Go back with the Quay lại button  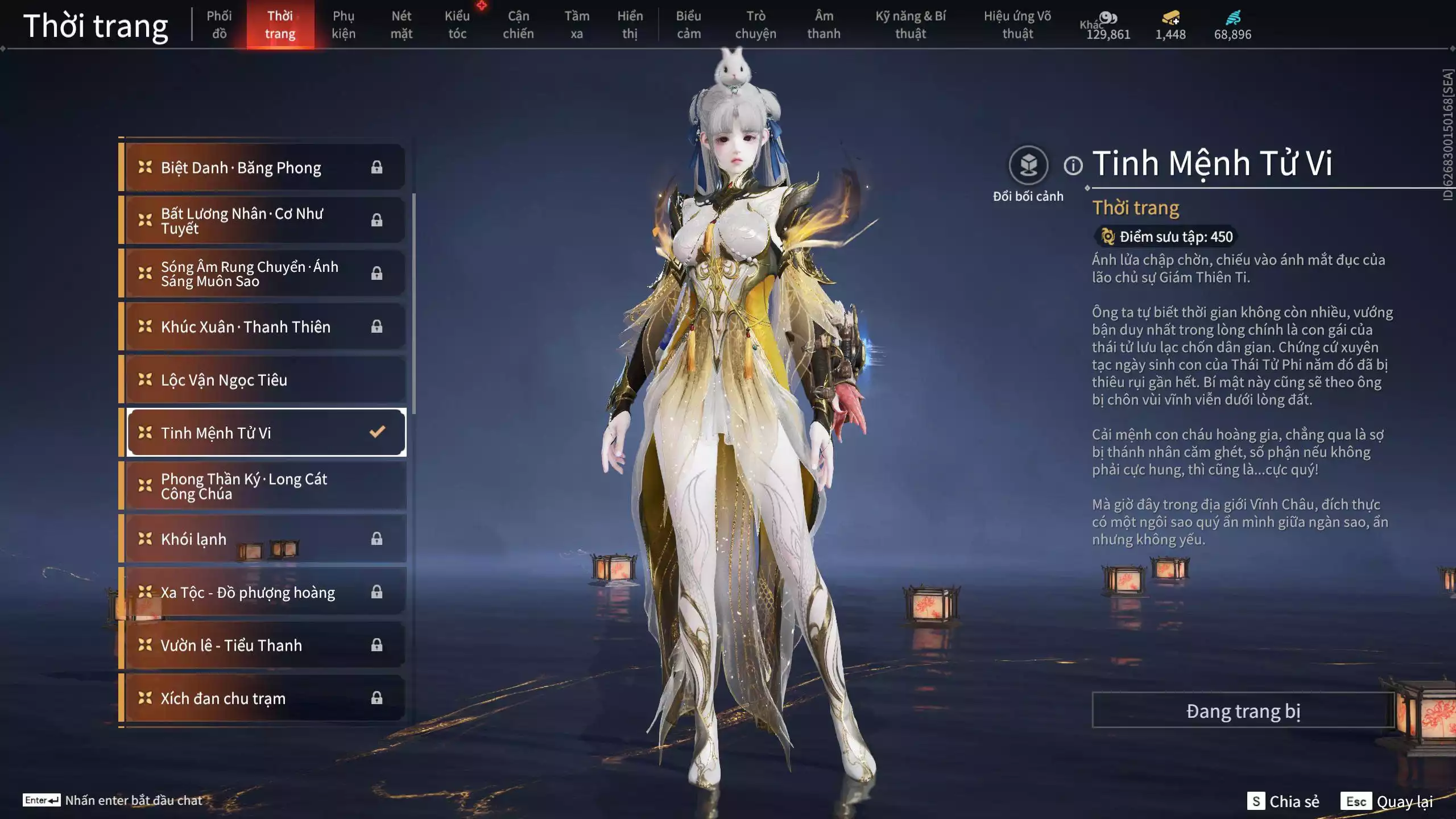click(1387, 801)
